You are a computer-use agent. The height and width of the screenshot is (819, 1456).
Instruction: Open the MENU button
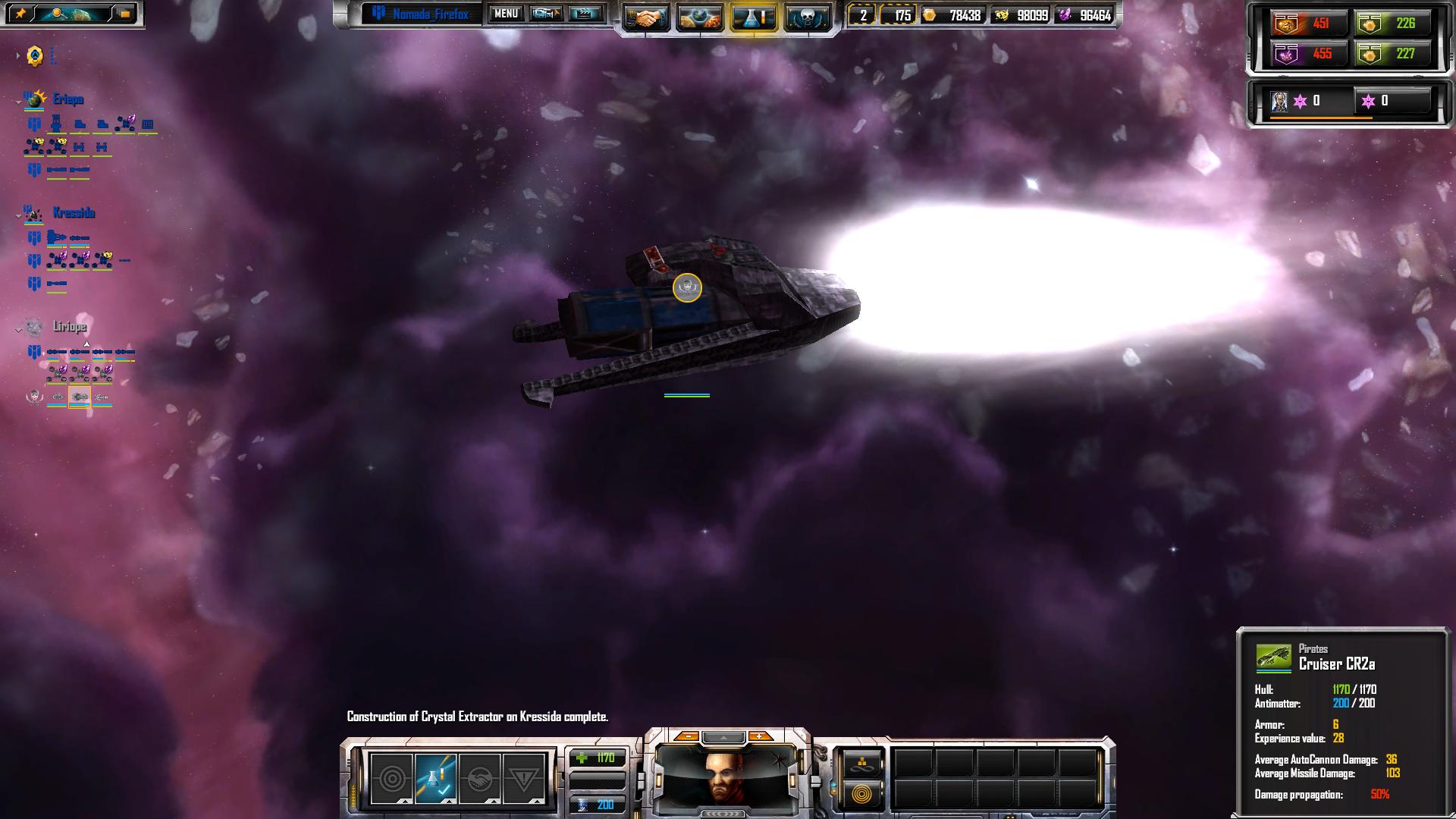point(506,14)
